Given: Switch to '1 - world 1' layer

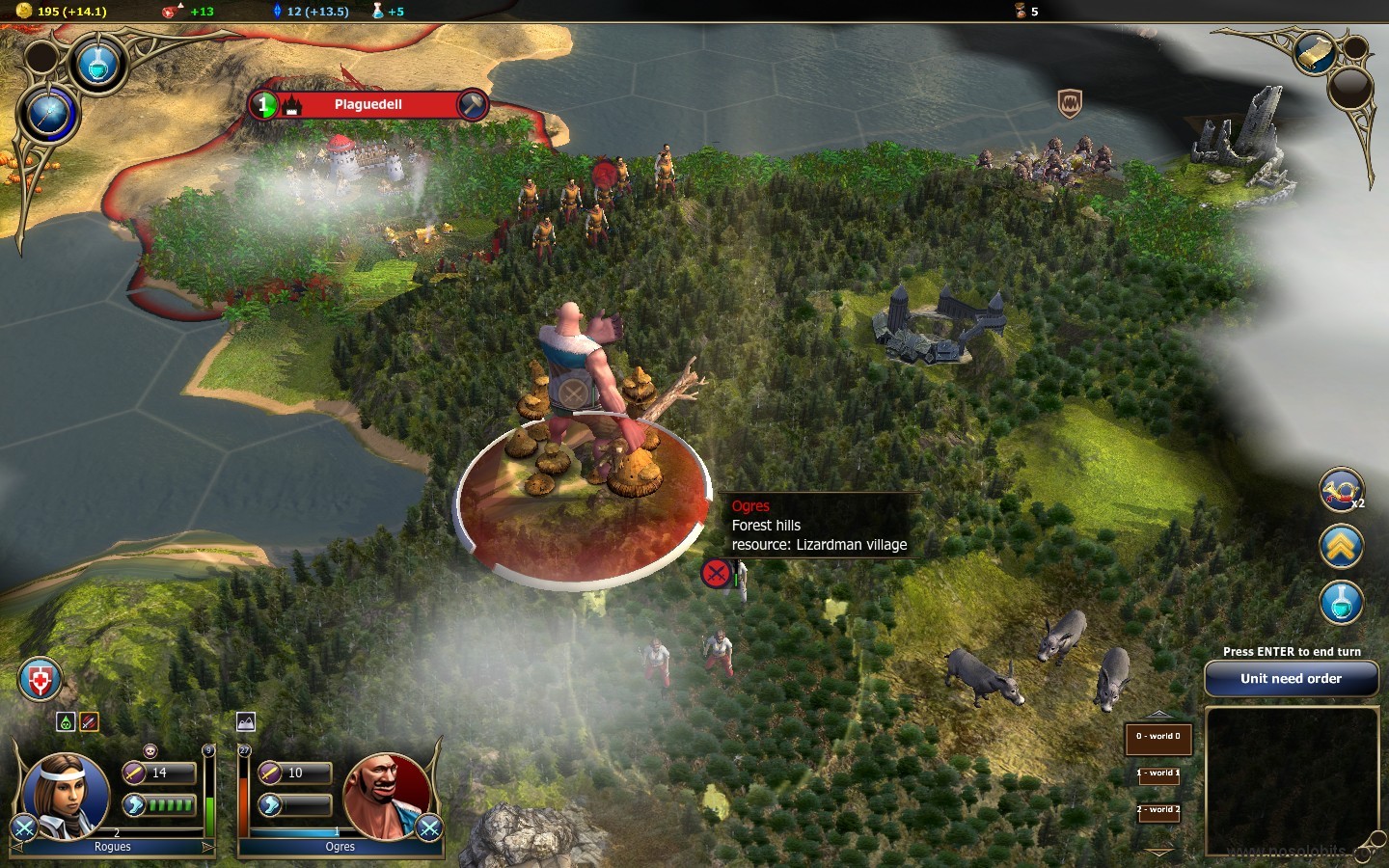Looking at the screenshot, I should pyautogui.click(x=1157, y=773).
